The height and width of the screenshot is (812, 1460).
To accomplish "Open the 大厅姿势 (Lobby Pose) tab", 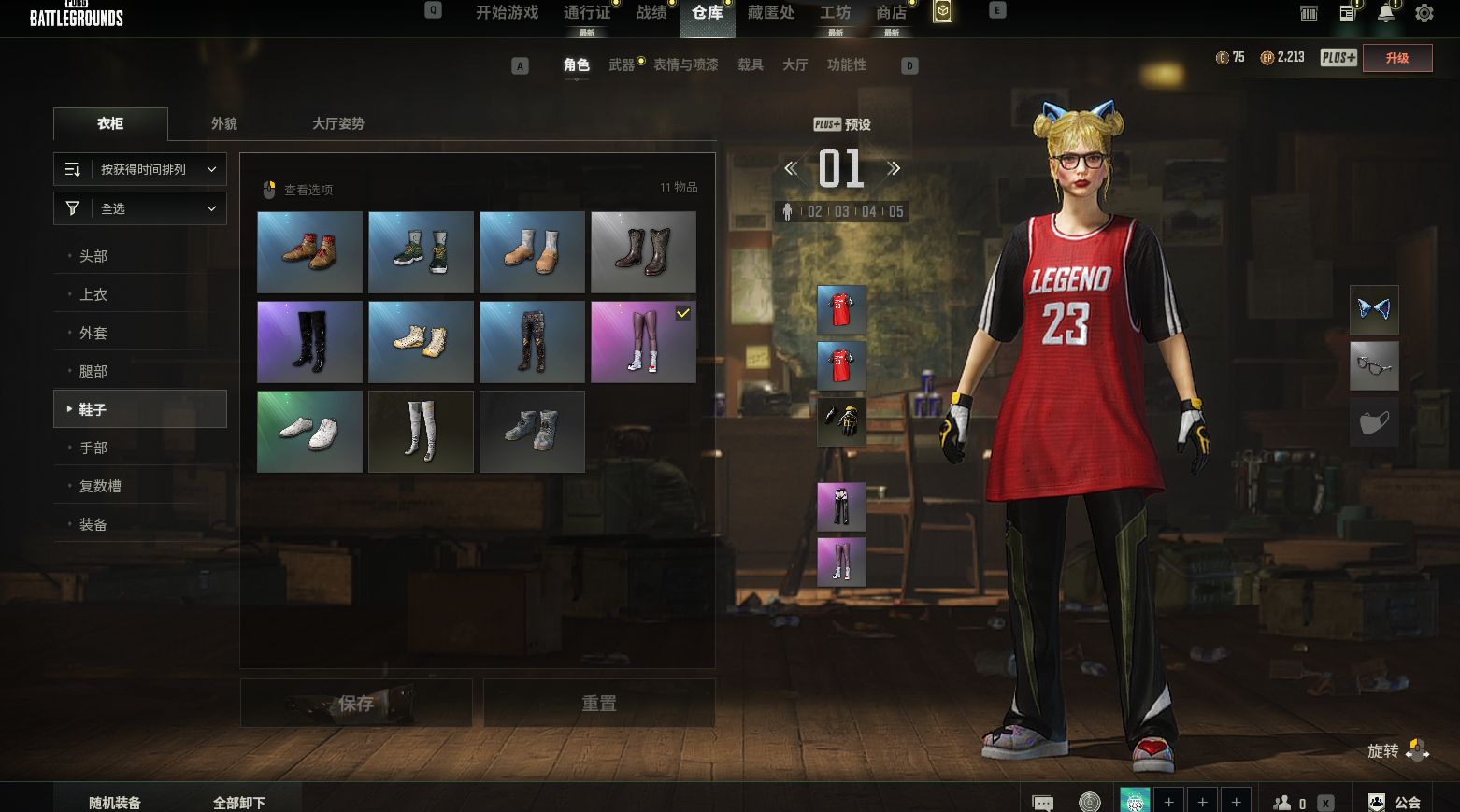I will (x=337, y=123).
